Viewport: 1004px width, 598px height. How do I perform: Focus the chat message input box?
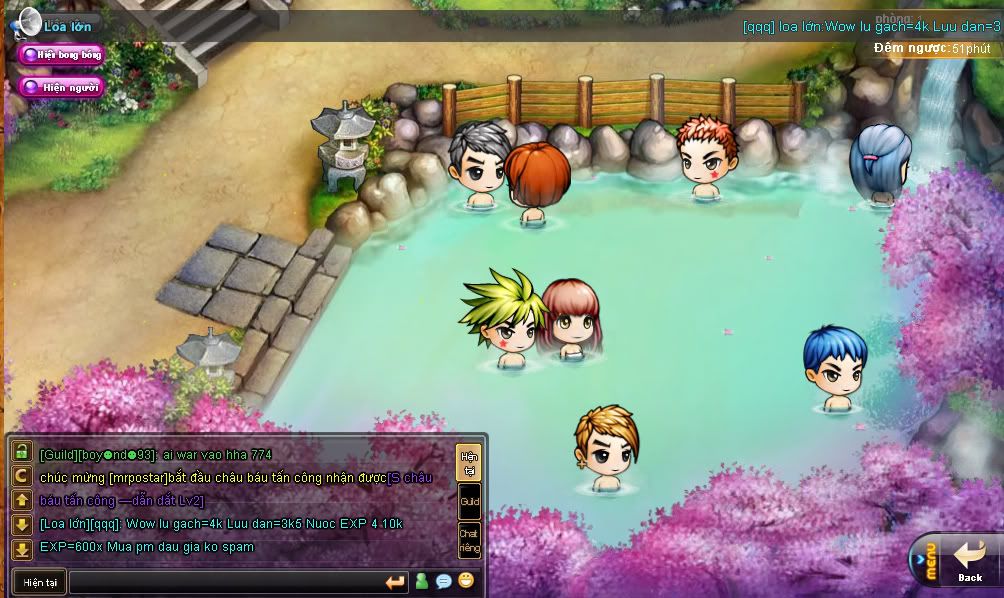click(225, 582)
